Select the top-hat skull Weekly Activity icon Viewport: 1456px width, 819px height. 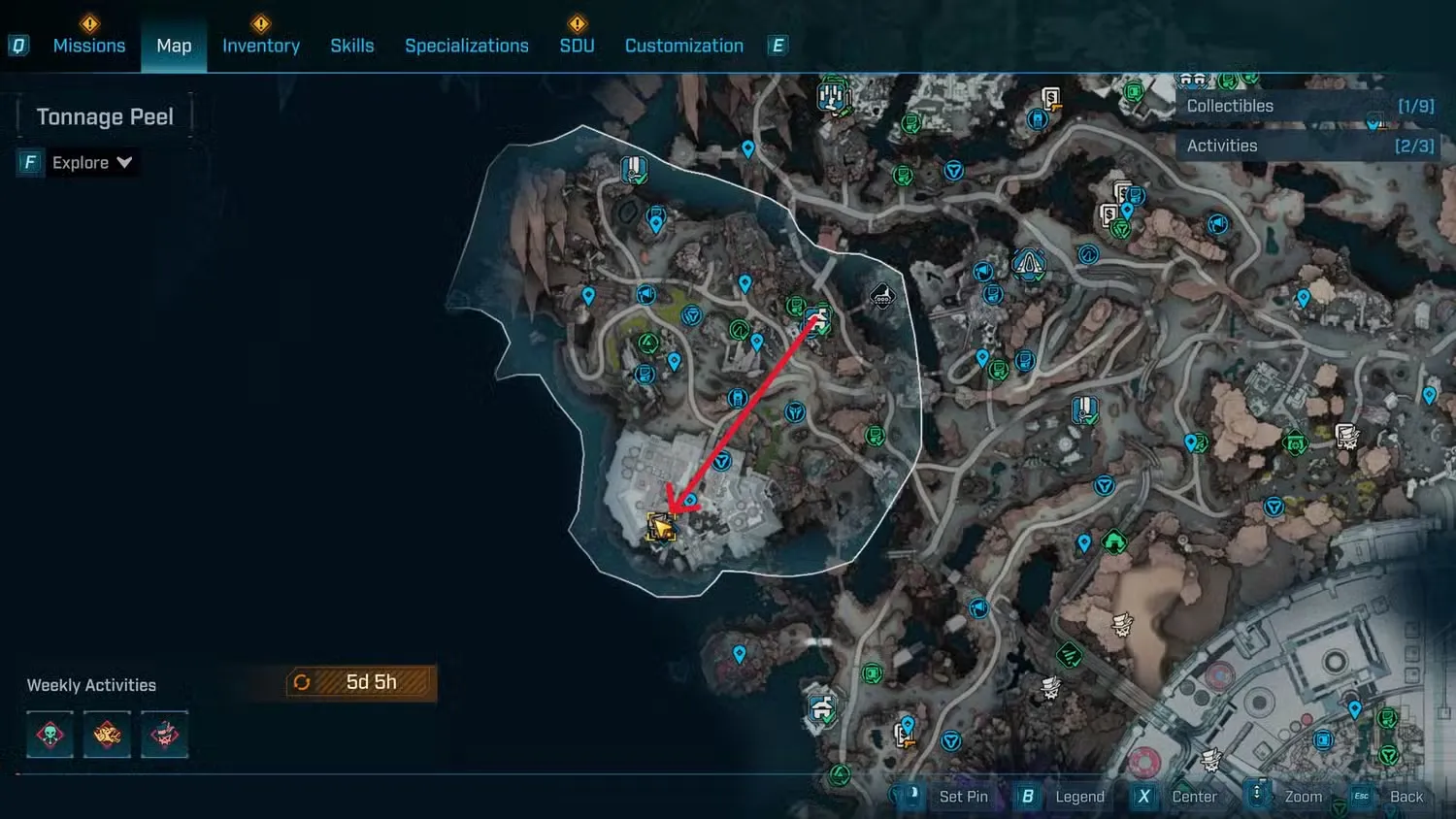tap(164, 735)
